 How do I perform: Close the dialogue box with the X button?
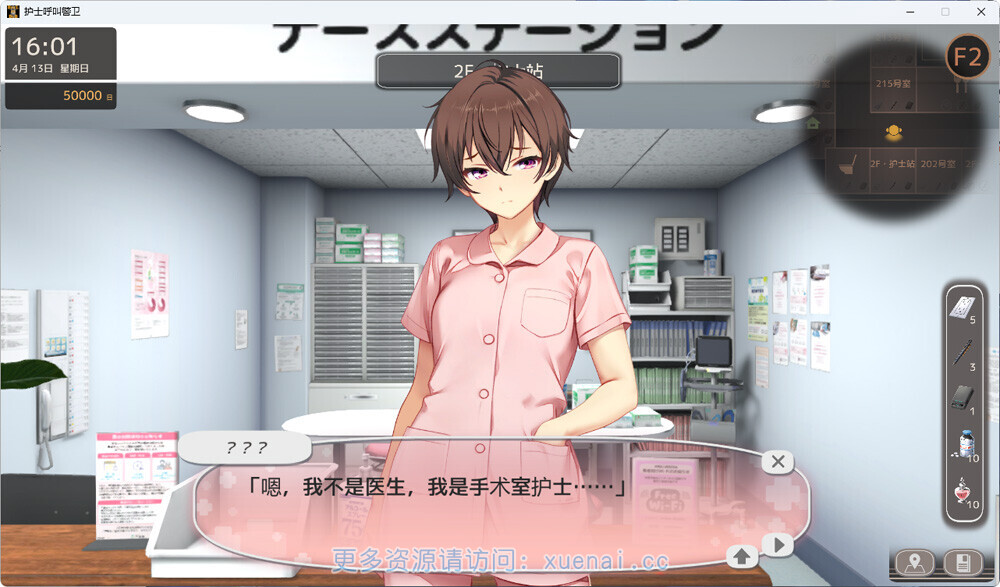[x=777, y=461]
